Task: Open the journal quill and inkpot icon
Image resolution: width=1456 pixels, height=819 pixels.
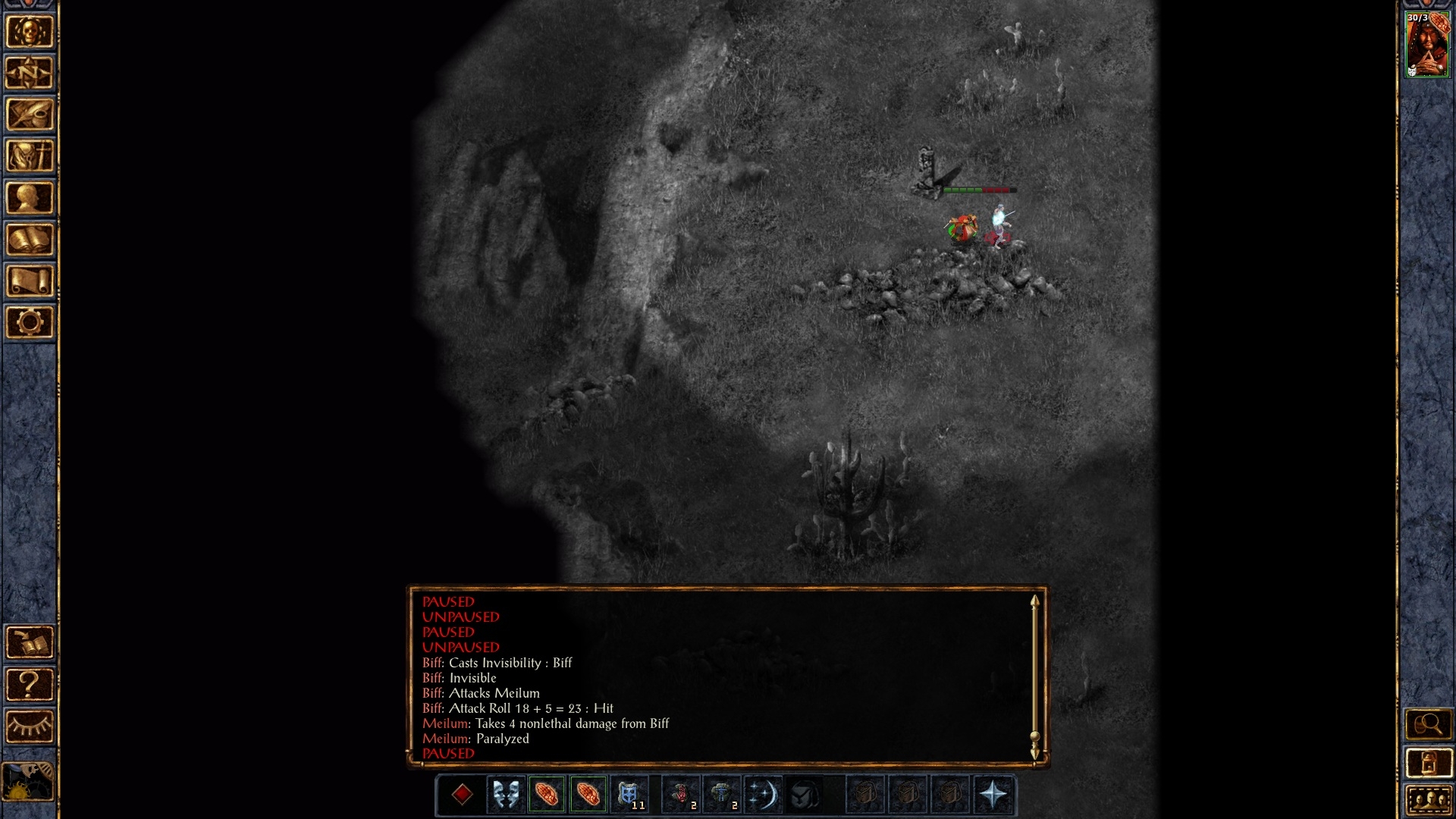Action: click(30, 115)
